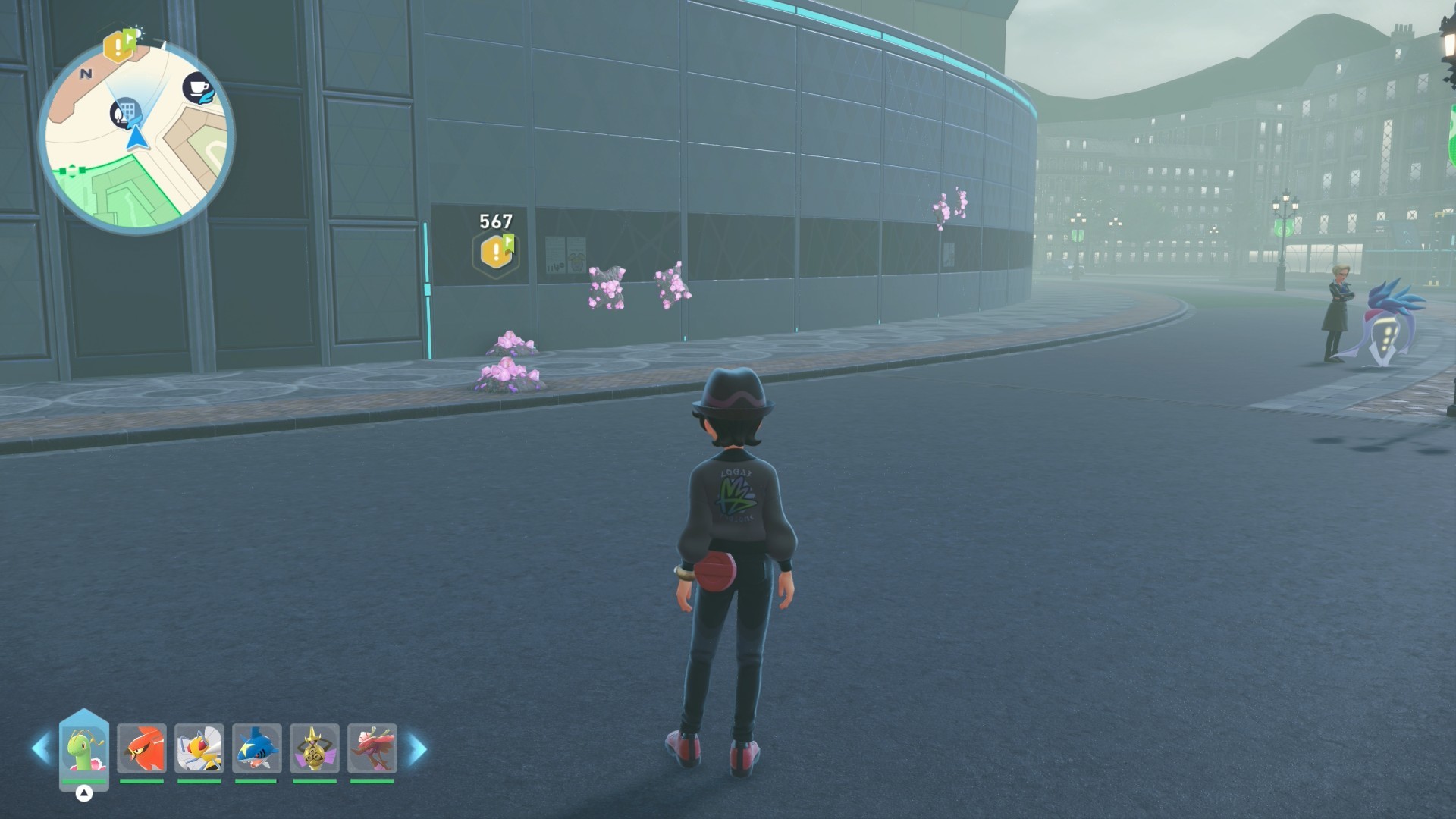Viewport: 1456px width, 819px height.
Task: Click the café cup marker on minimap
Action: pos(199,89)
